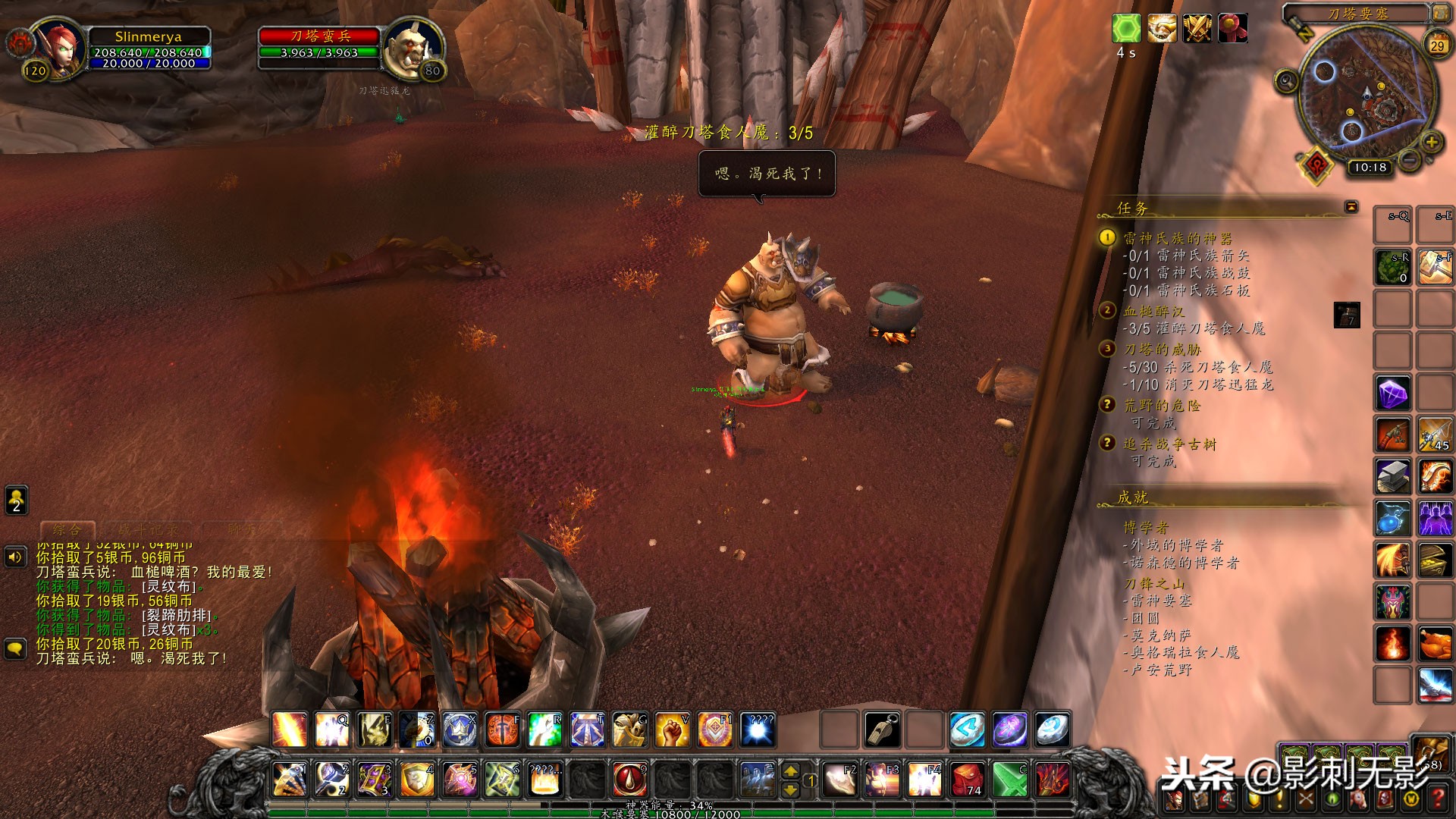This screenshot has height=819, width=1456.
Task: Activate the green sword ability
Action: click(x=1010, y=779)
